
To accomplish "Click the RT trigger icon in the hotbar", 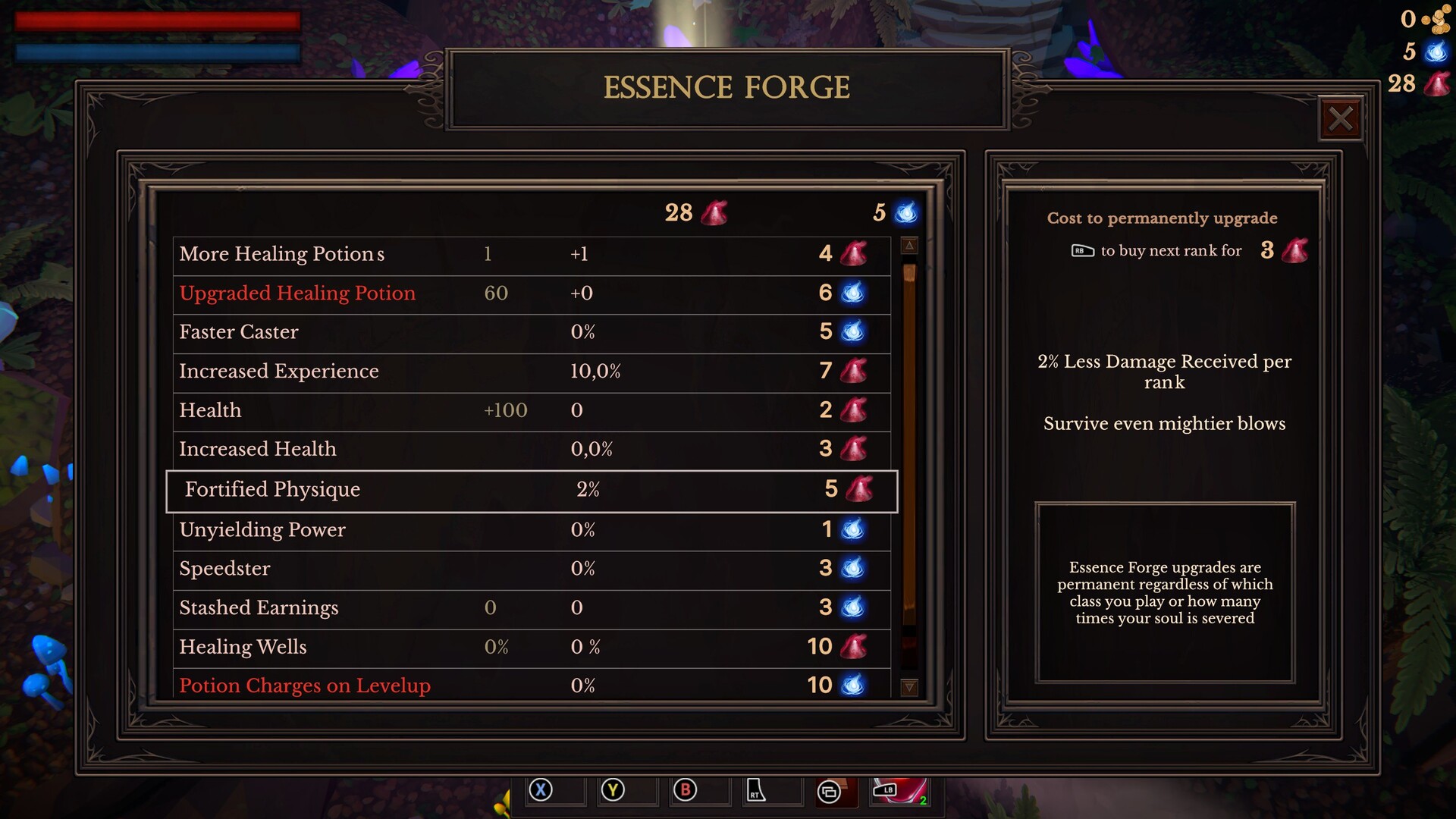I will 758,791.
